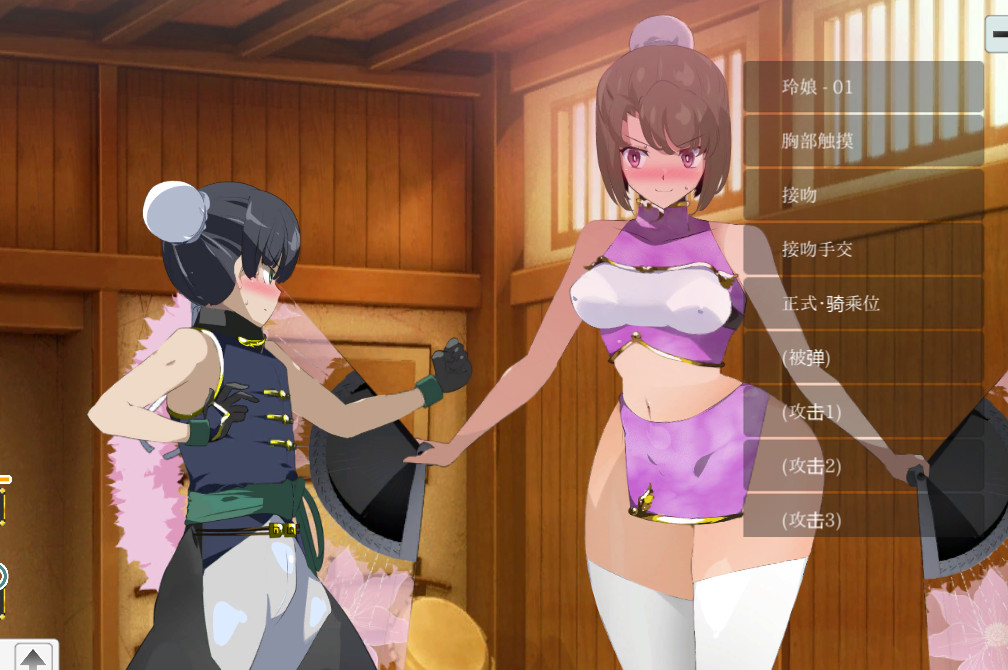Play the (被弹) animation entry
The height and width of the screenshot is (670, 1008).
pyautogui.click(x=863, y=357)
